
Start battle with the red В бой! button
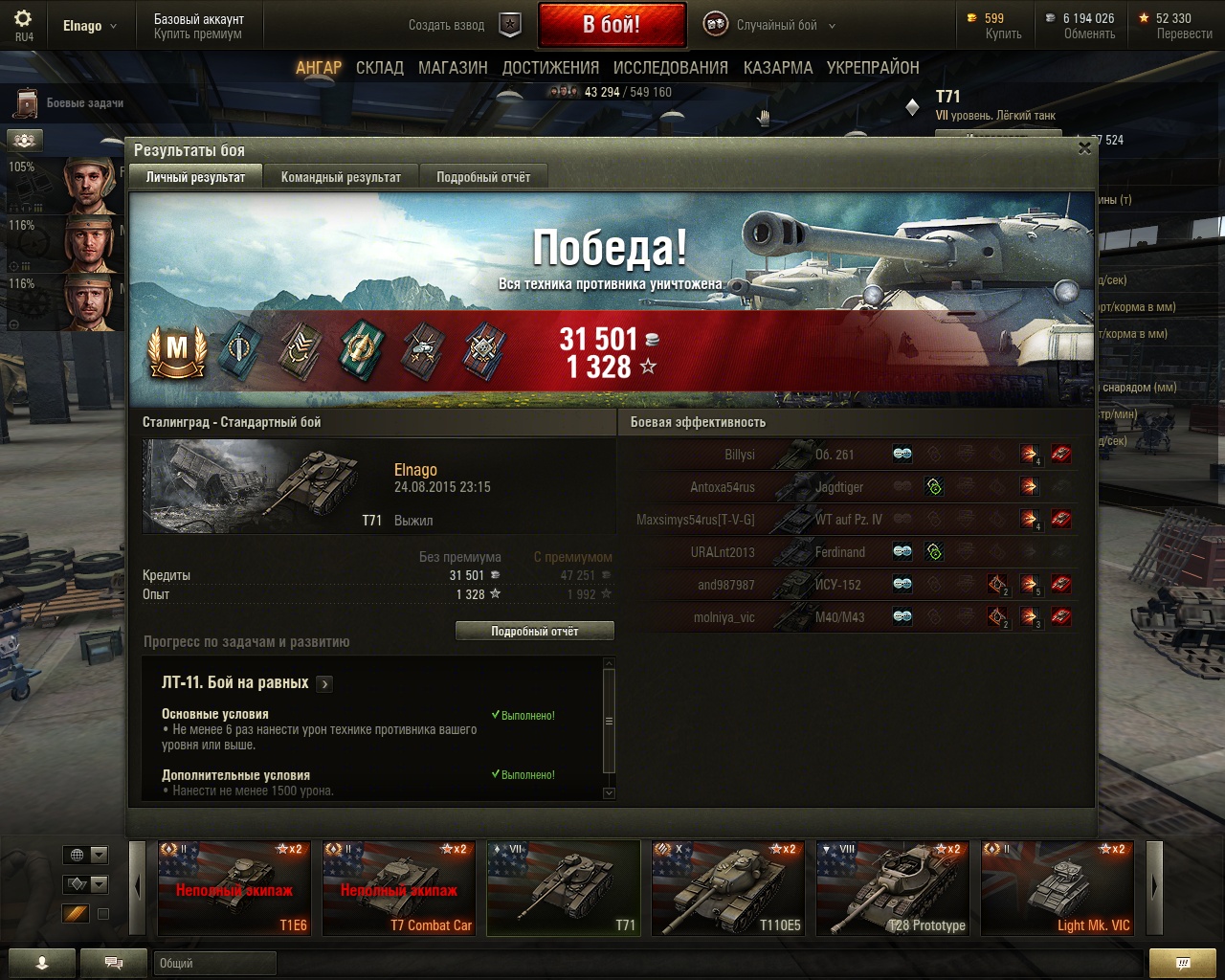pyautogui.click(x=612, y=25)
